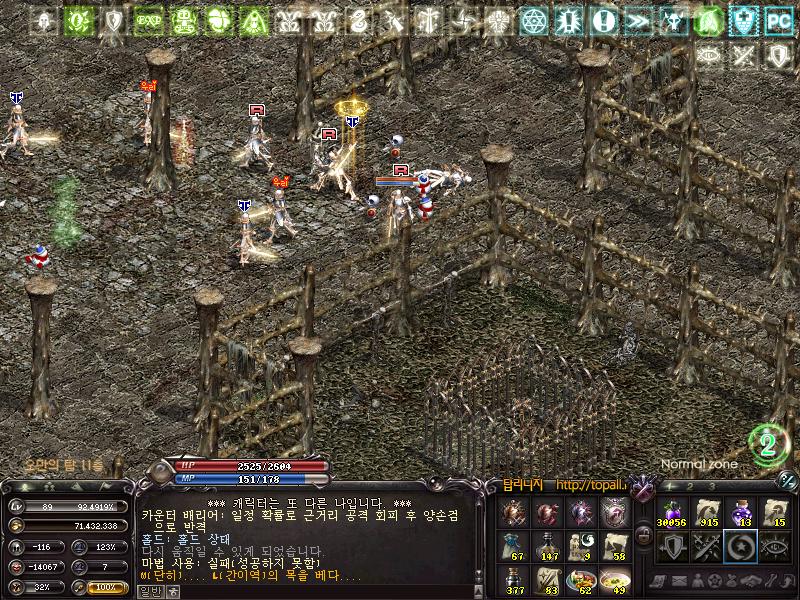Use the scroll slot showing 915
The height and width of the screenshot is (600, 800).
[707, 513]
